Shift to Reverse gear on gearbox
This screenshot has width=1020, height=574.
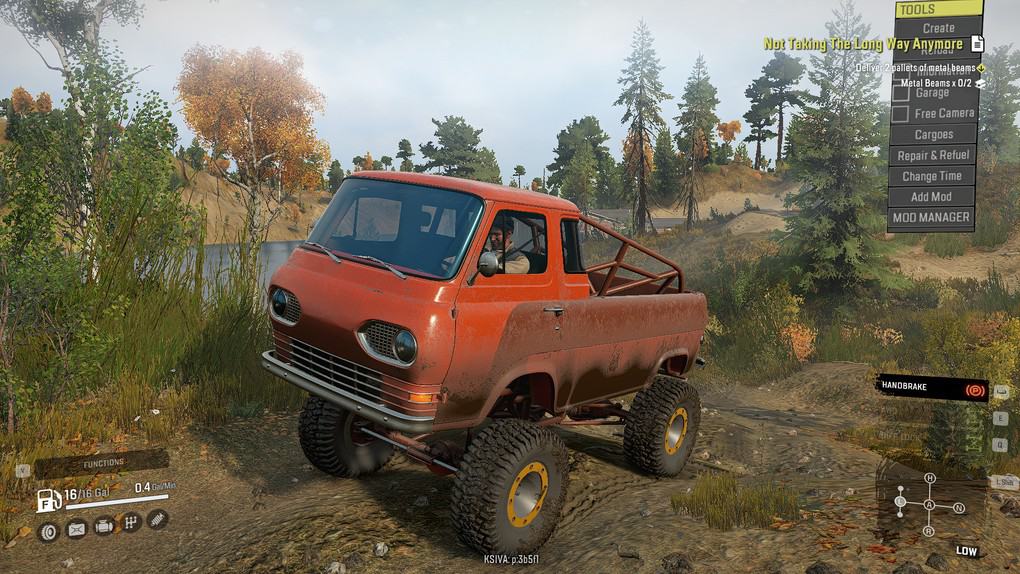point(929,530)
